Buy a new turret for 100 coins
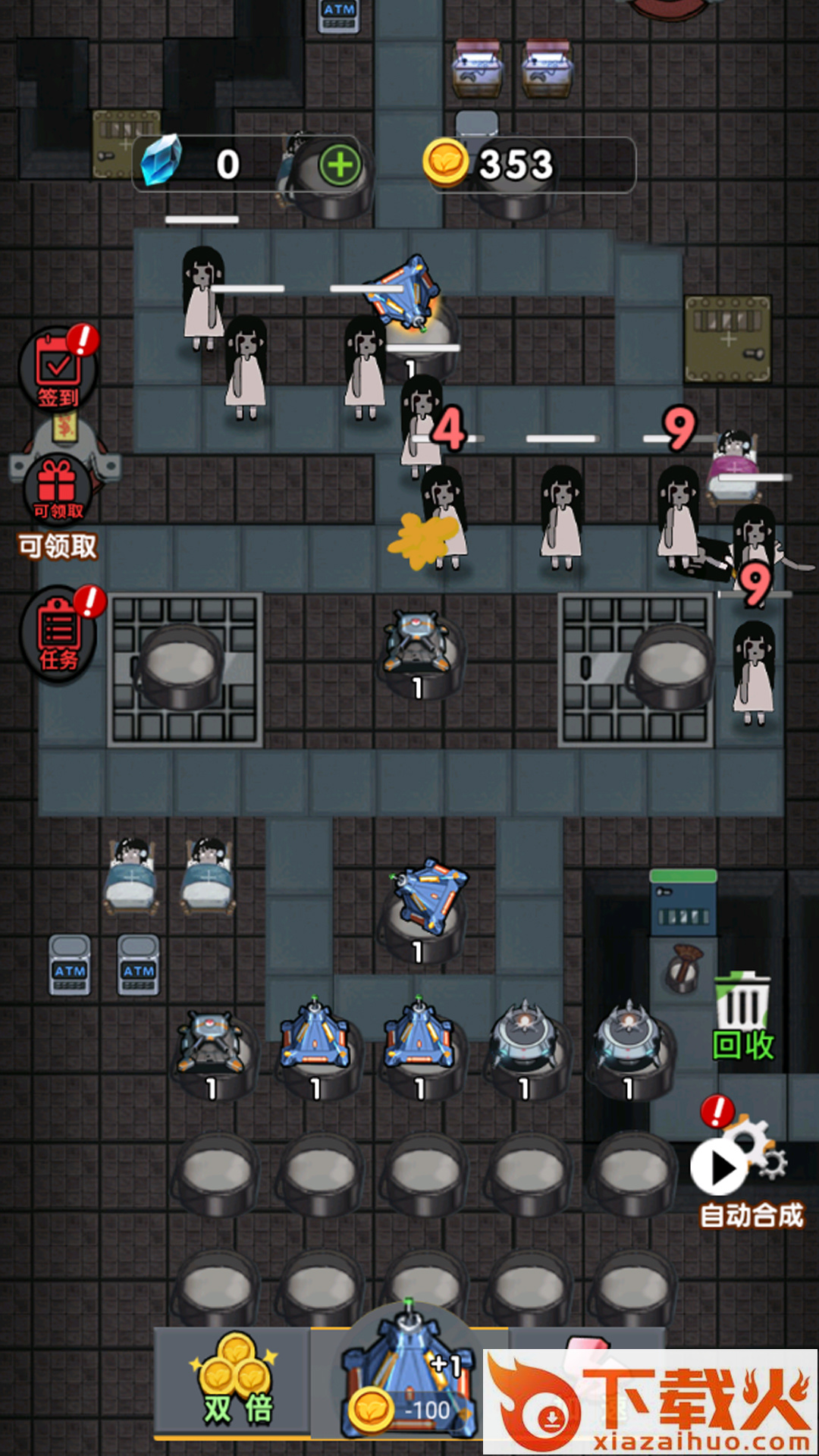 (409, 1382)
